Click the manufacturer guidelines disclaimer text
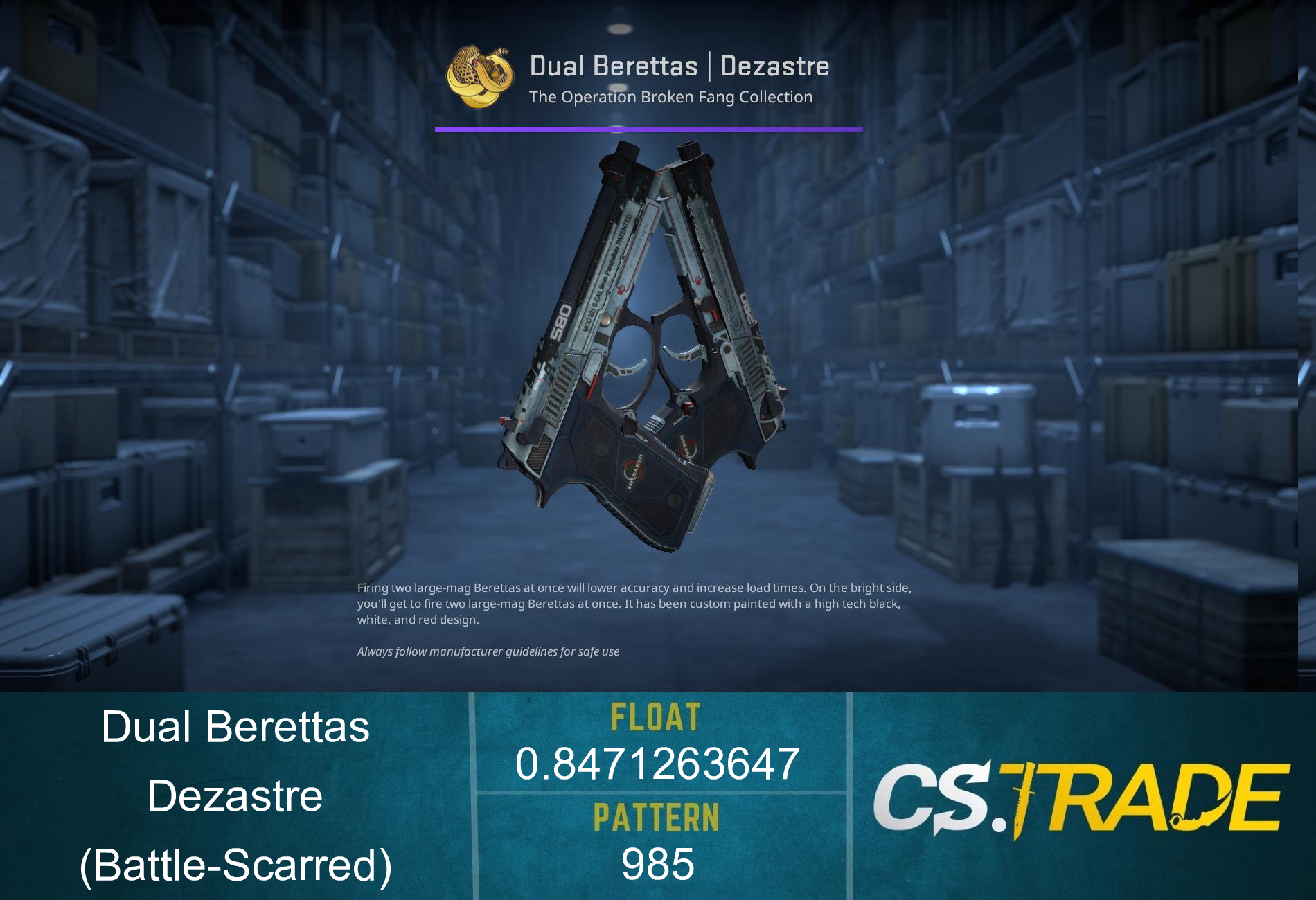 click(x=488, y=651)
